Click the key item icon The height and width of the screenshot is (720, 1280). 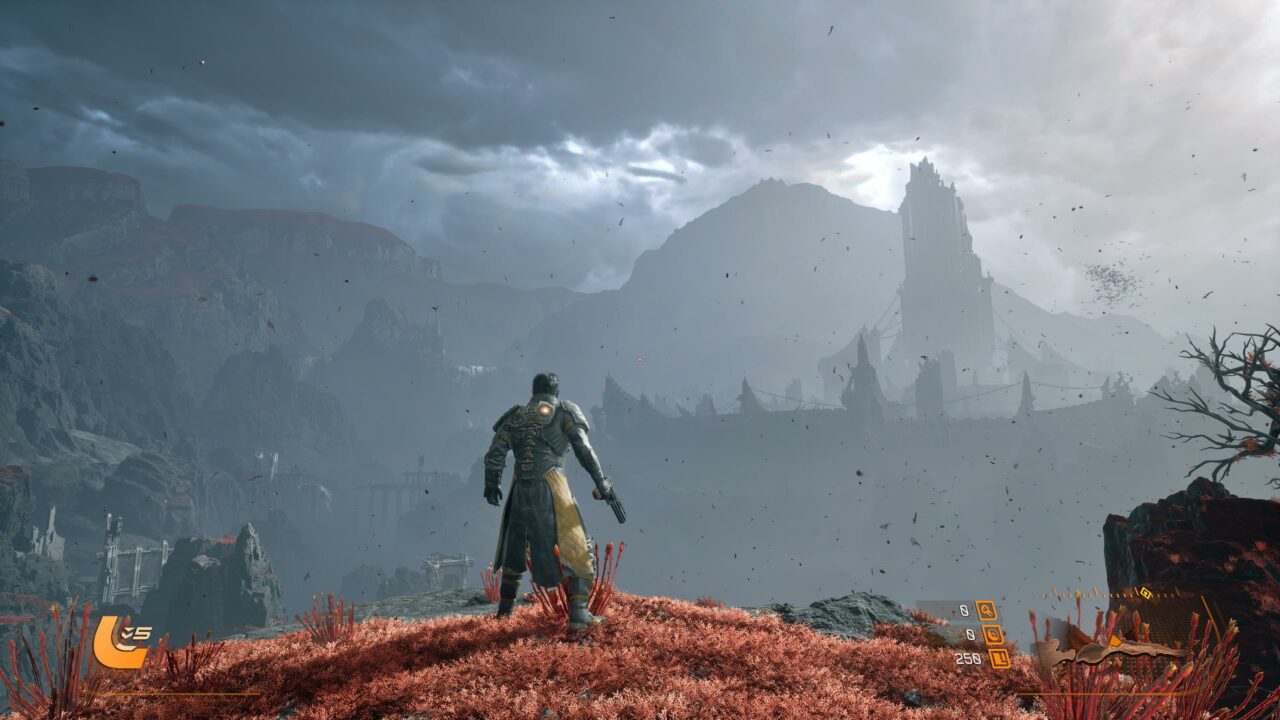pyautogui.click(x=986, y=610)
